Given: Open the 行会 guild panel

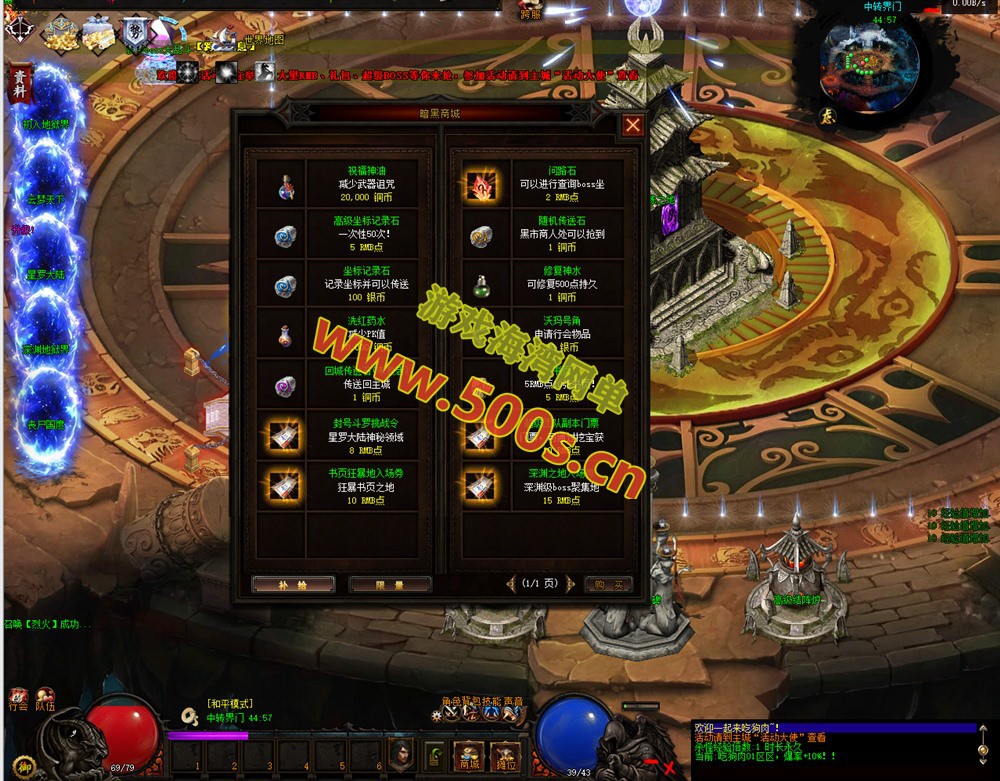Looking at the screenshot, I should (x=17, y=700).
